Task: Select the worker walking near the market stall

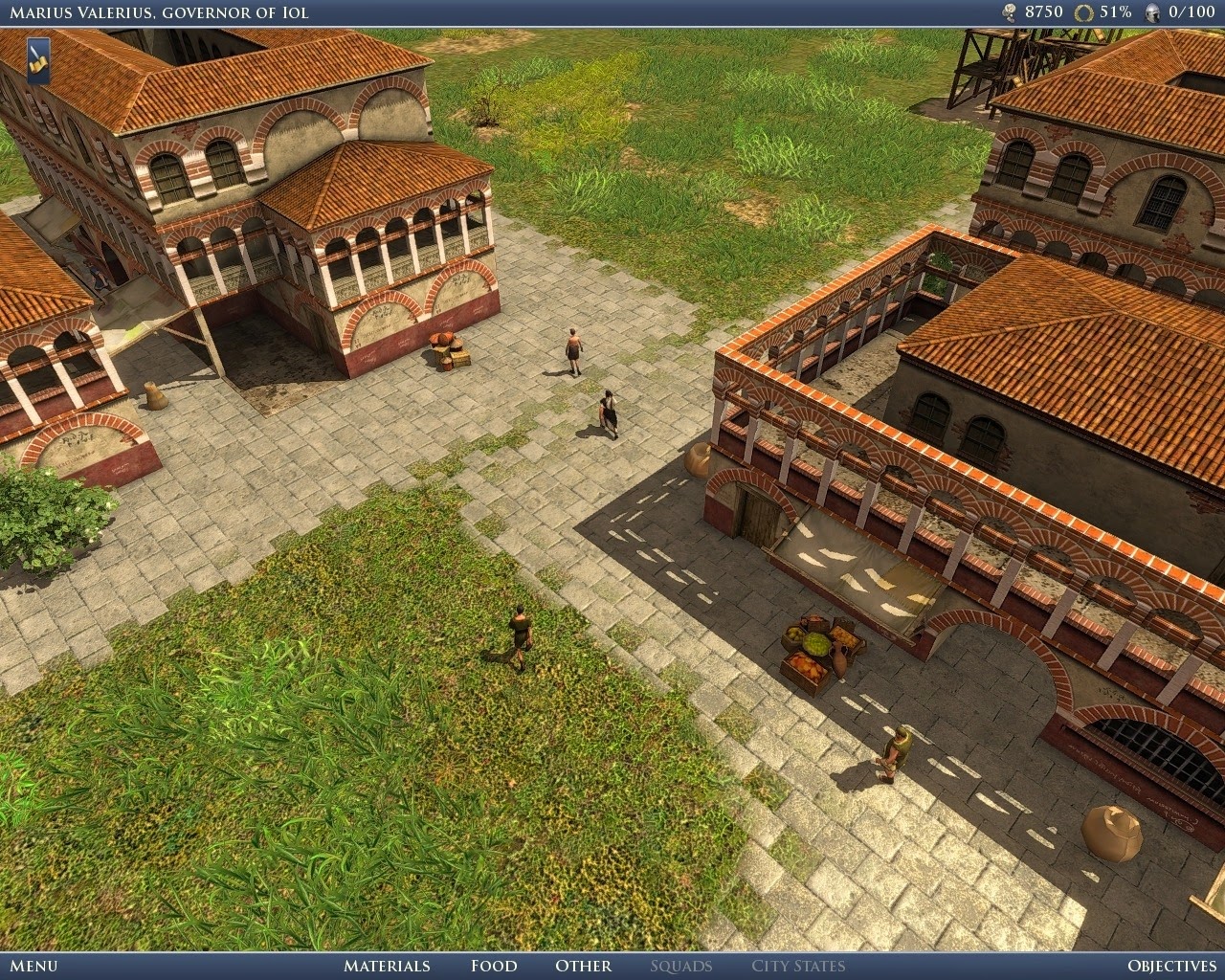Action: [x=897, y=753]
